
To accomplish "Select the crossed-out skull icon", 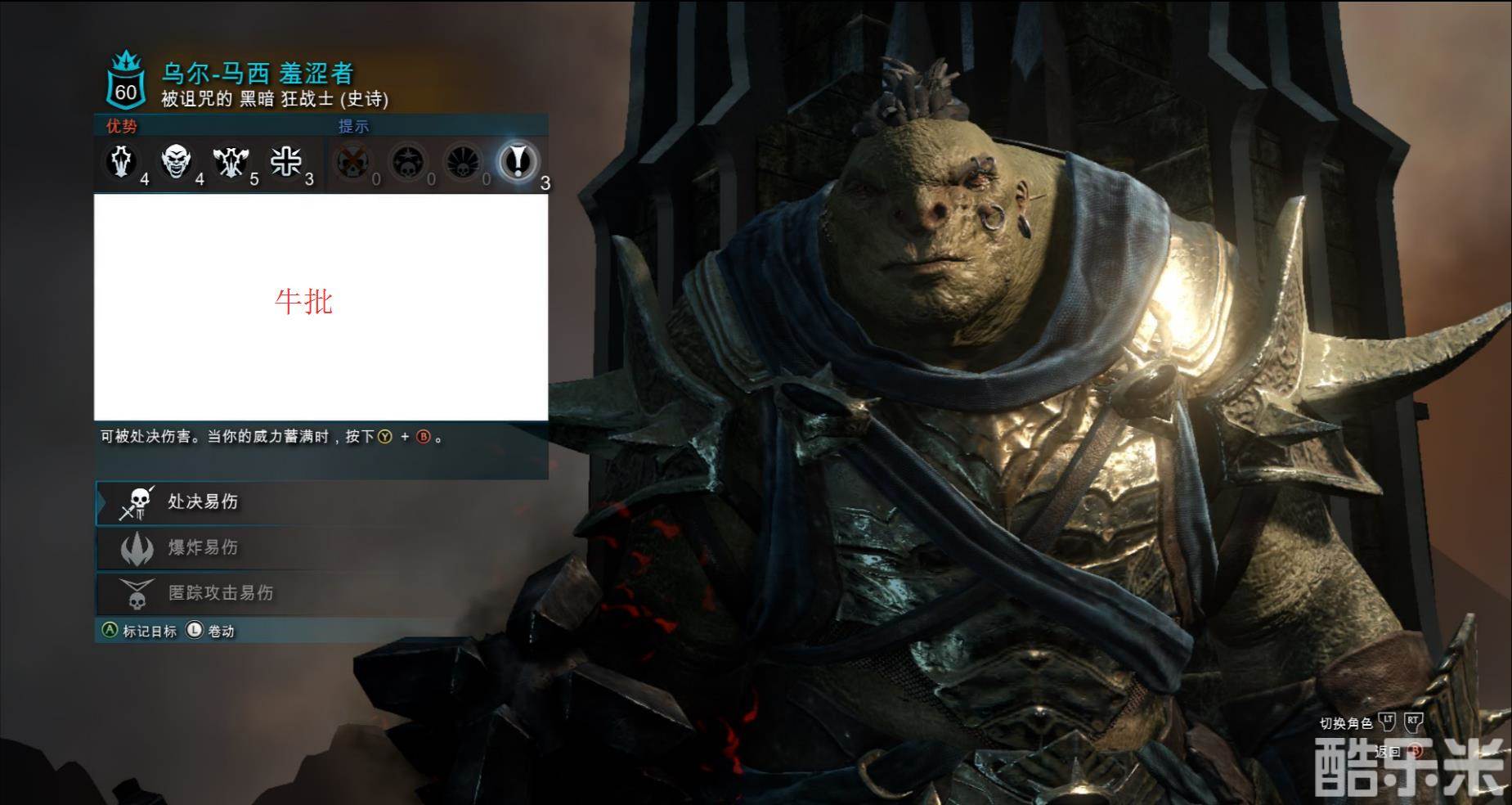I will (352, 162).
